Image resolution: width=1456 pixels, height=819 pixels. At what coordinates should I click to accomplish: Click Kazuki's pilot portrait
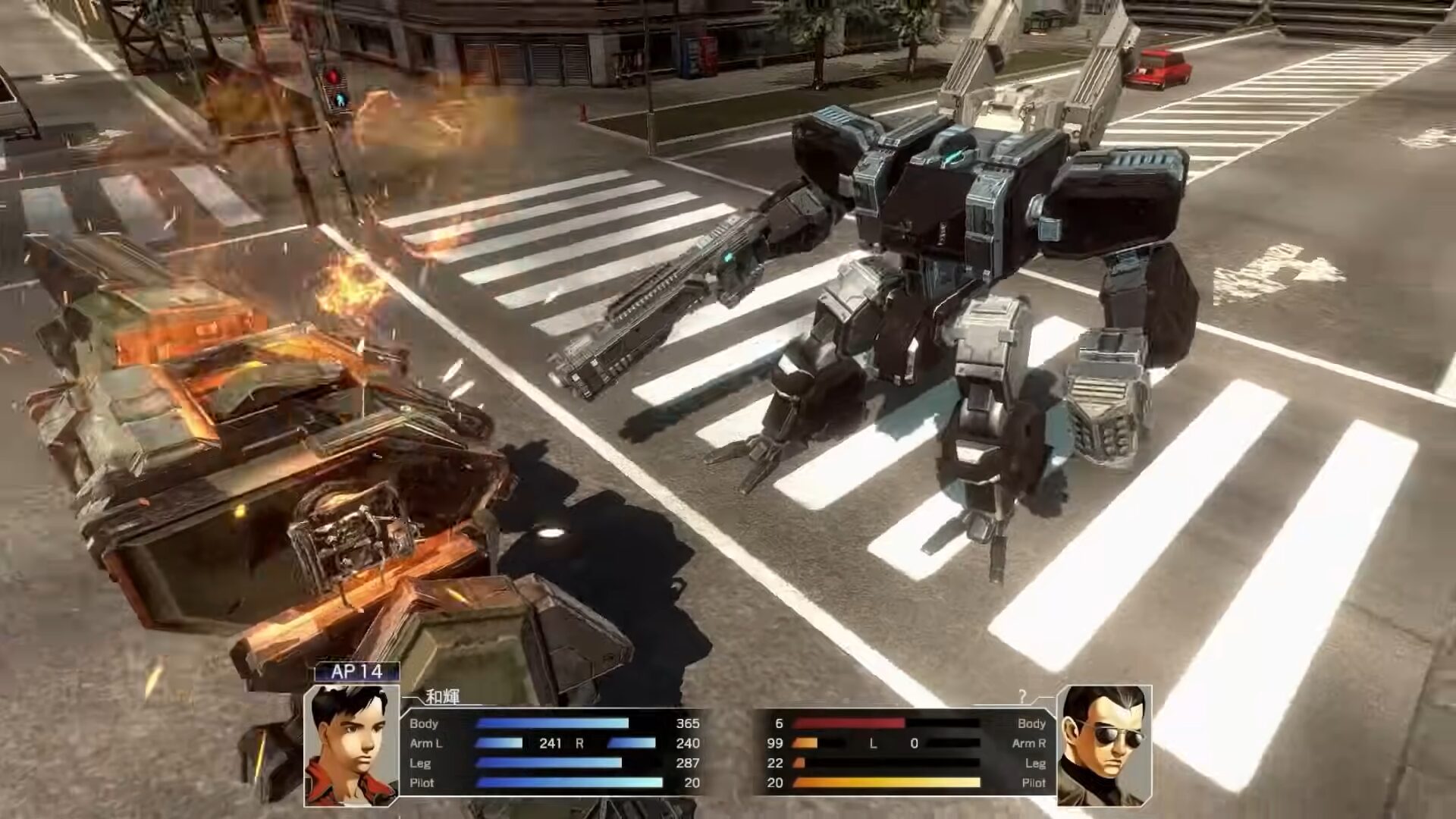click(x=351, y=745)
